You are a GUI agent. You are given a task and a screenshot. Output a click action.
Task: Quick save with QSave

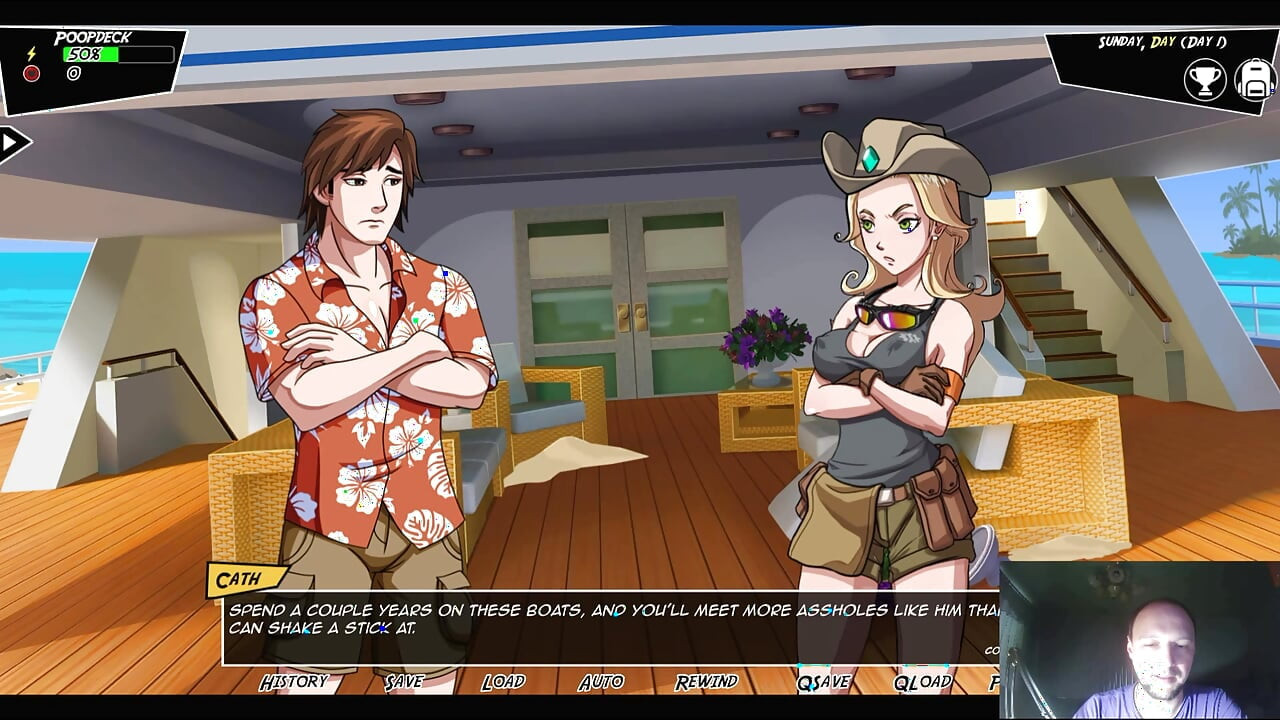pos(823,682)
